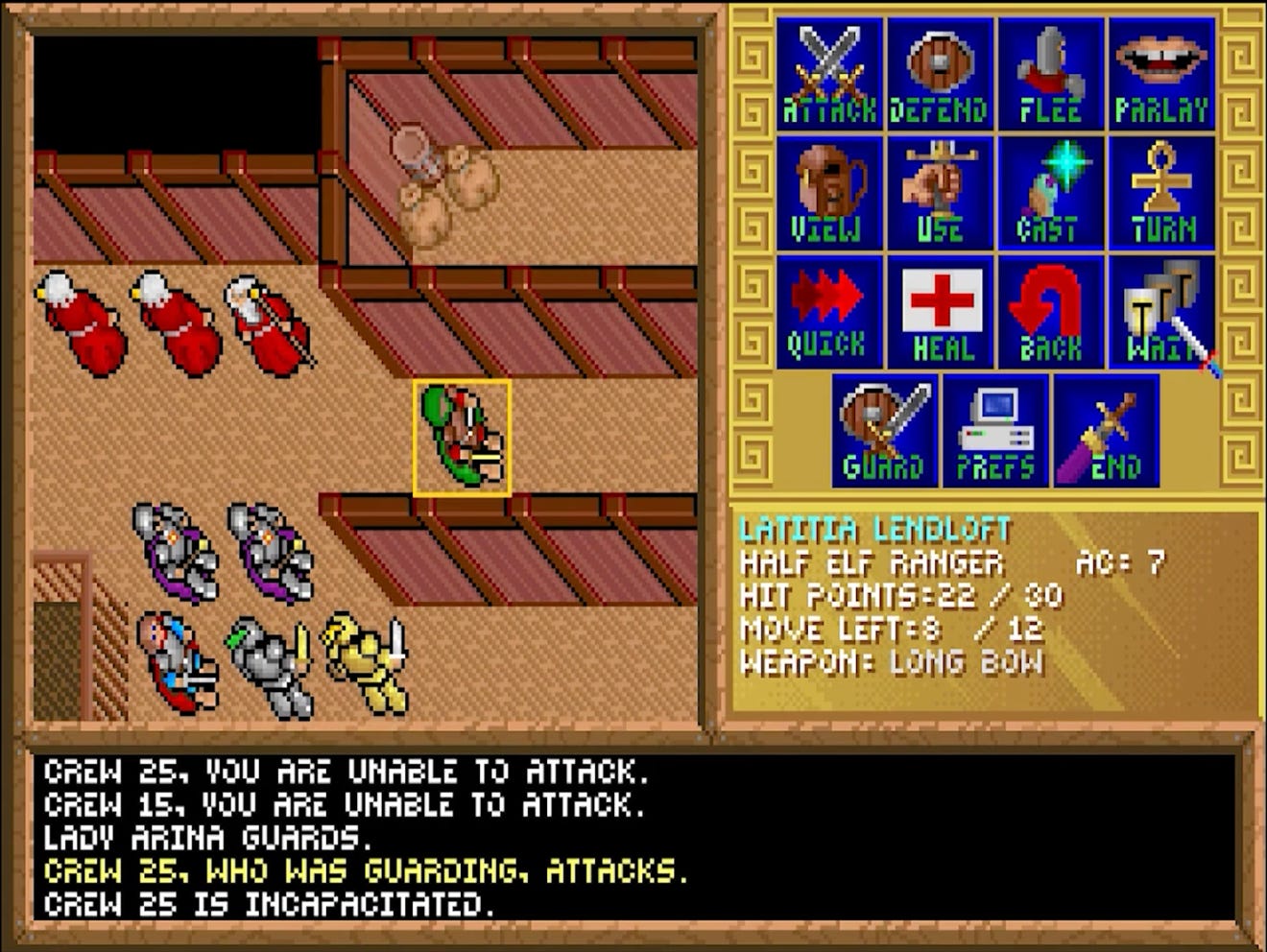Select the Wait command icon
Image resolution: width=1267 pixels, height=952 pixels.
(1159, 311)
